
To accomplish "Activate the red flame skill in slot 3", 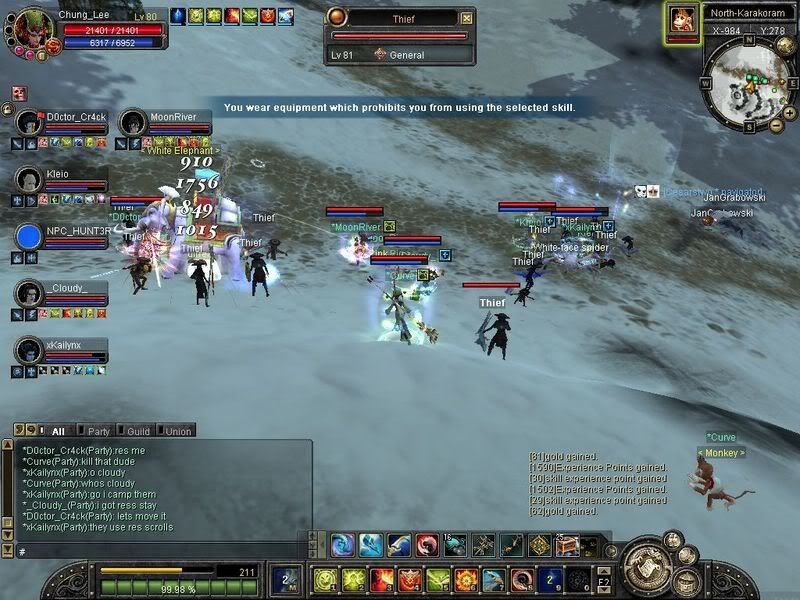I will coord(381,580).
